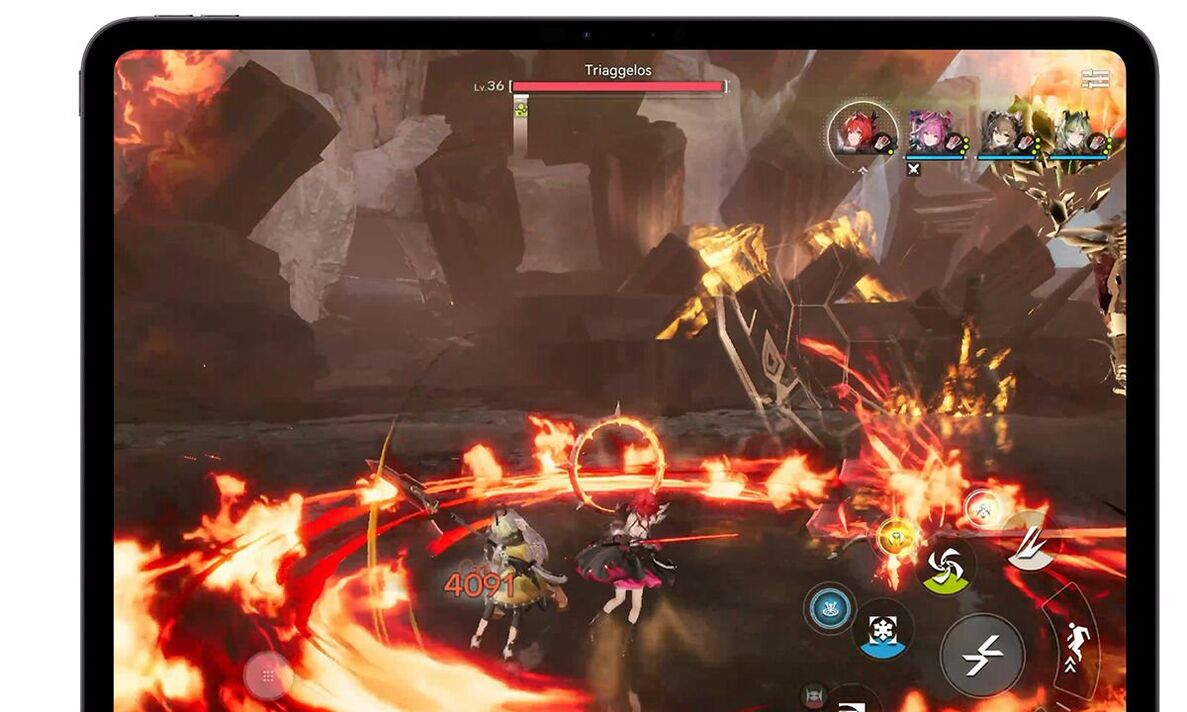Viewport: 1187px width, 712px height.
Task: Activate the small white skill above the claw
Action: click(x=982, y=508)
